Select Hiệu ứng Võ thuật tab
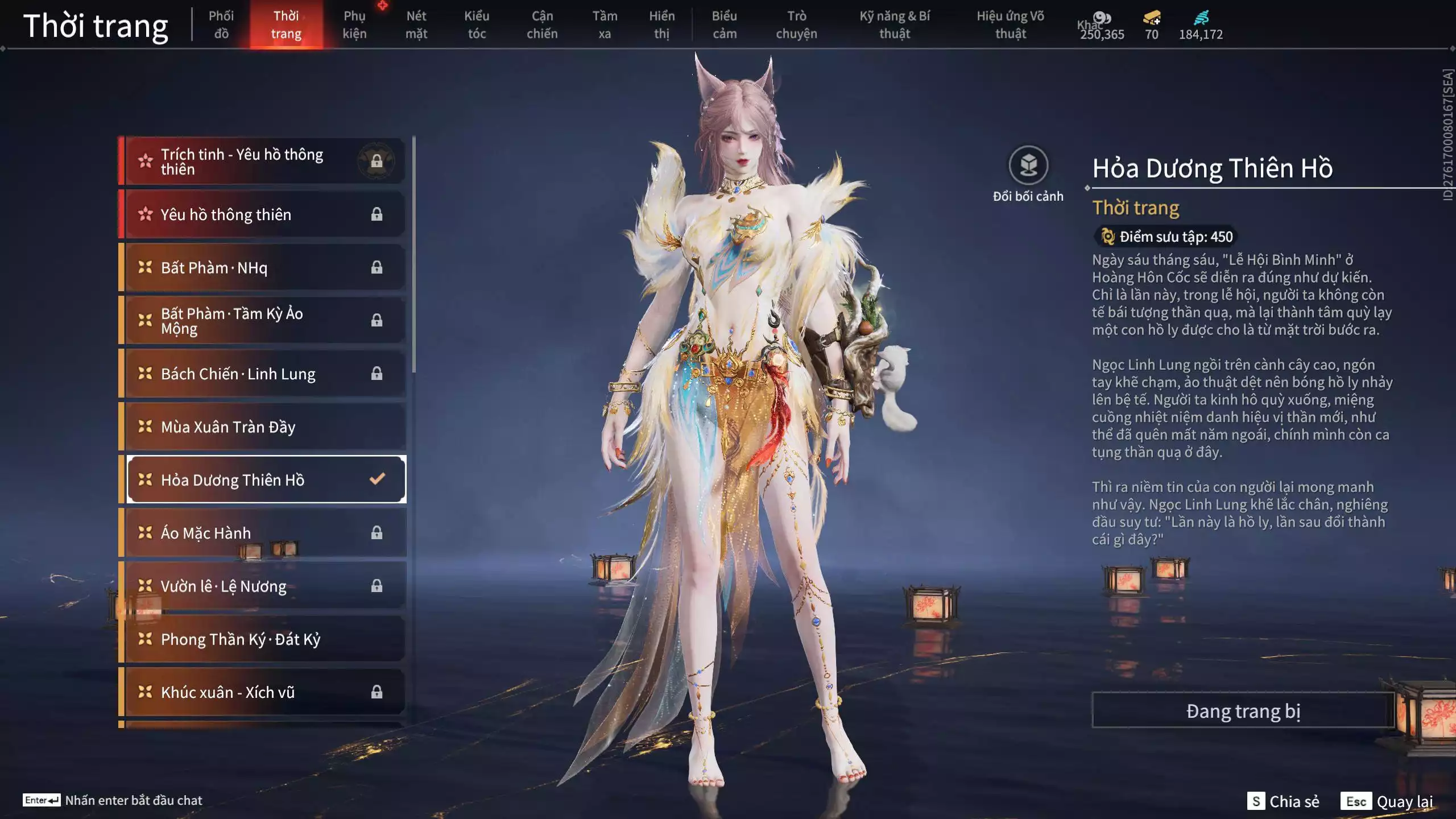 pos(1010,25)
